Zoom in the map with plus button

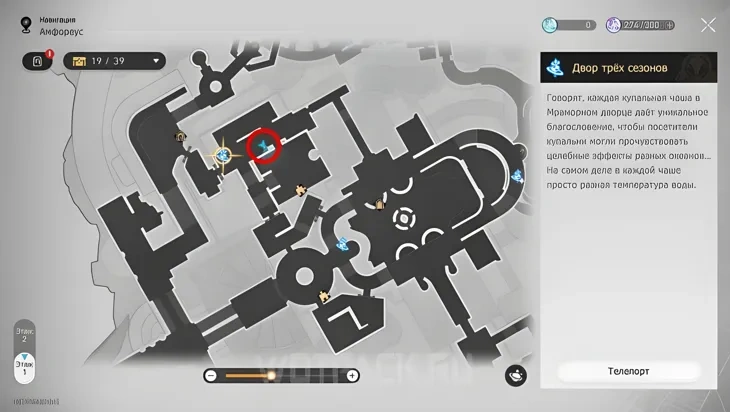pos(352,375)
